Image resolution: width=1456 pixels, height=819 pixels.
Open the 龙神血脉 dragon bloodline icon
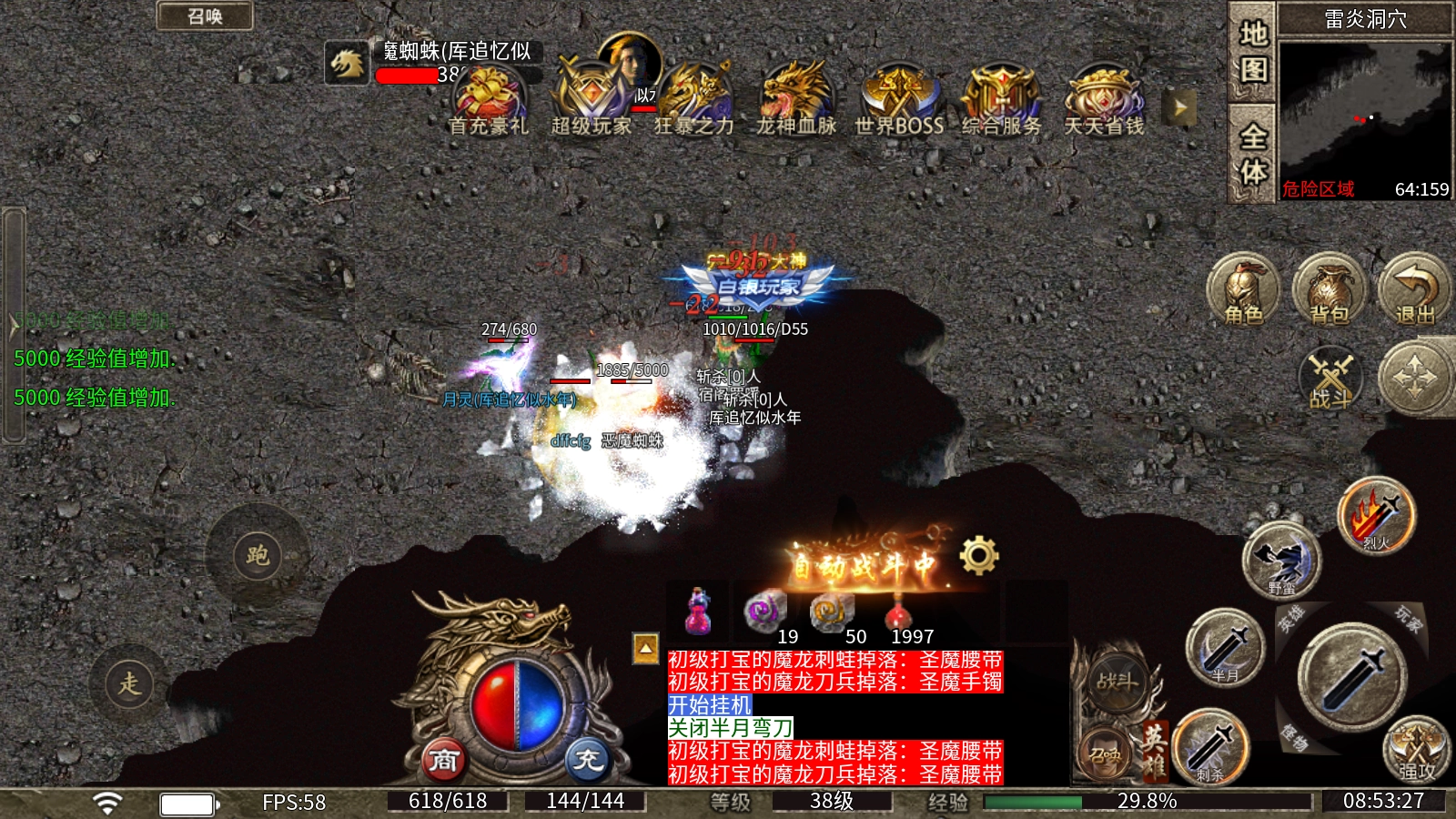(795, 98)
